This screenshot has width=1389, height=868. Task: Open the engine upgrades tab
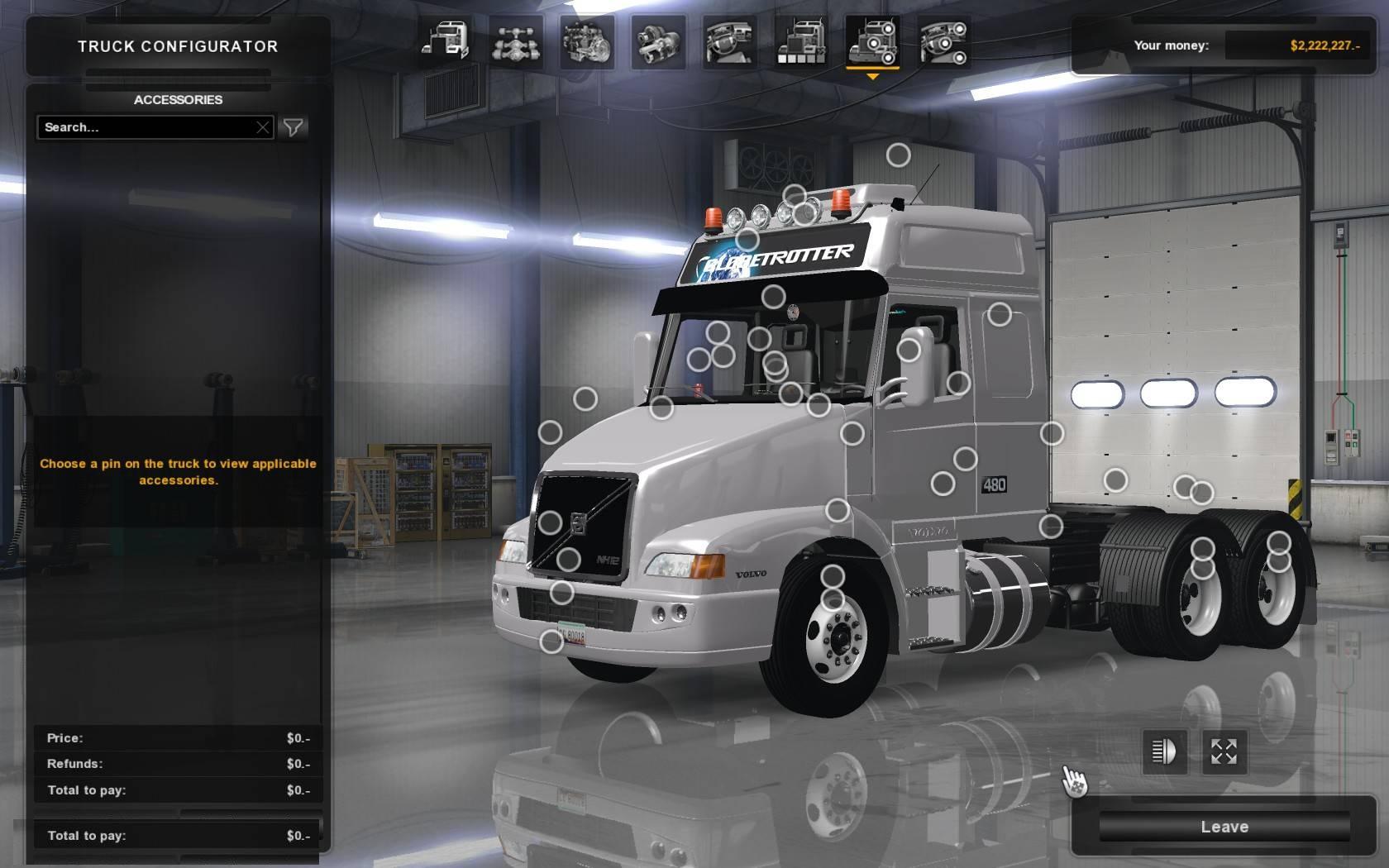click(x=587, y=41)
